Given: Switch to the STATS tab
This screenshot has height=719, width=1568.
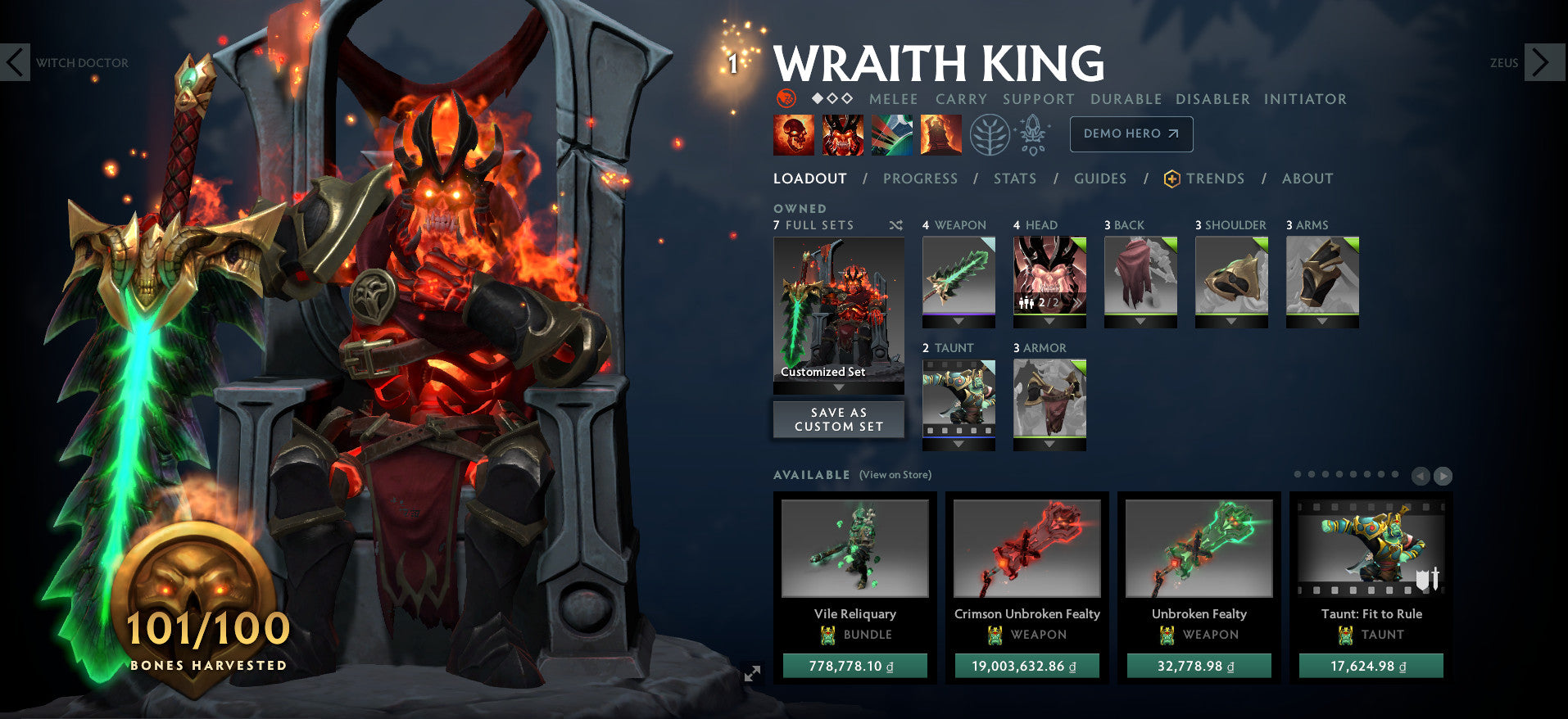Looking at the screenshot, I should 1014,179.
